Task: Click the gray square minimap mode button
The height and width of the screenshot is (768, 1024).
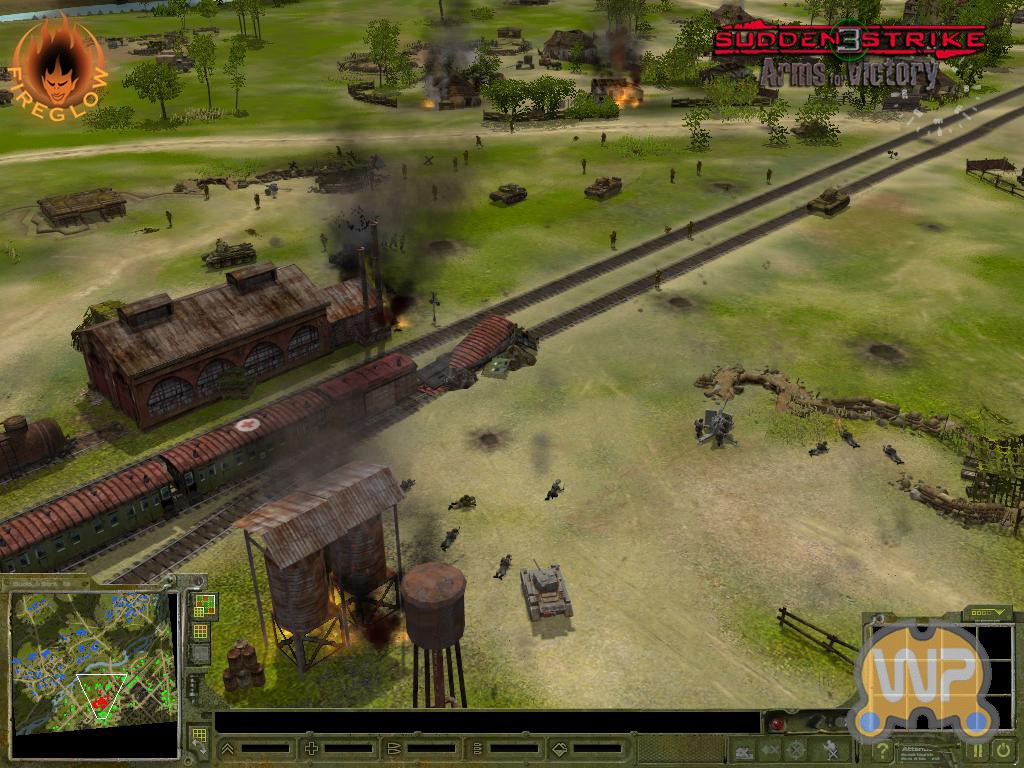Action: [x=200, y=654]
